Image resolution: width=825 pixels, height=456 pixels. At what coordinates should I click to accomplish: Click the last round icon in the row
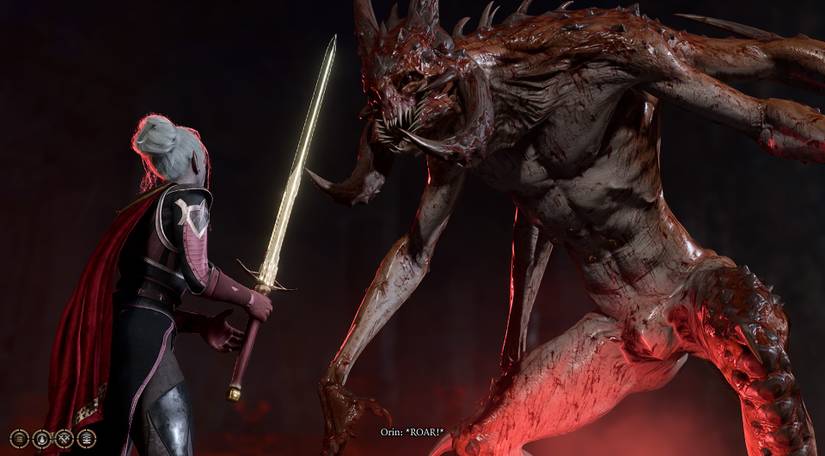click(87, 438)
